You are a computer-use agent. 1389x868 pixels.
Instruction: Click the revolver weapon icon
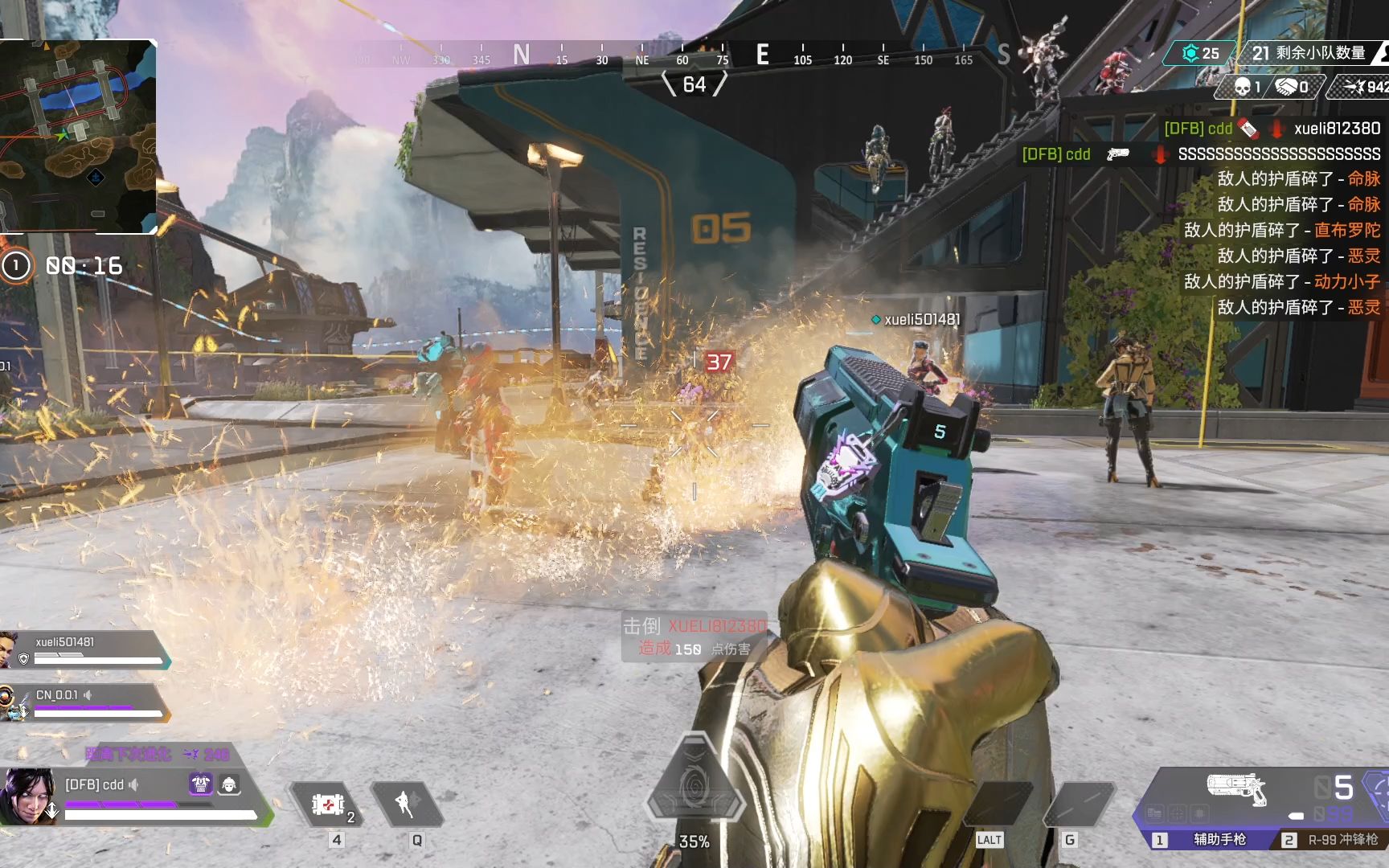coord(1236,788)
